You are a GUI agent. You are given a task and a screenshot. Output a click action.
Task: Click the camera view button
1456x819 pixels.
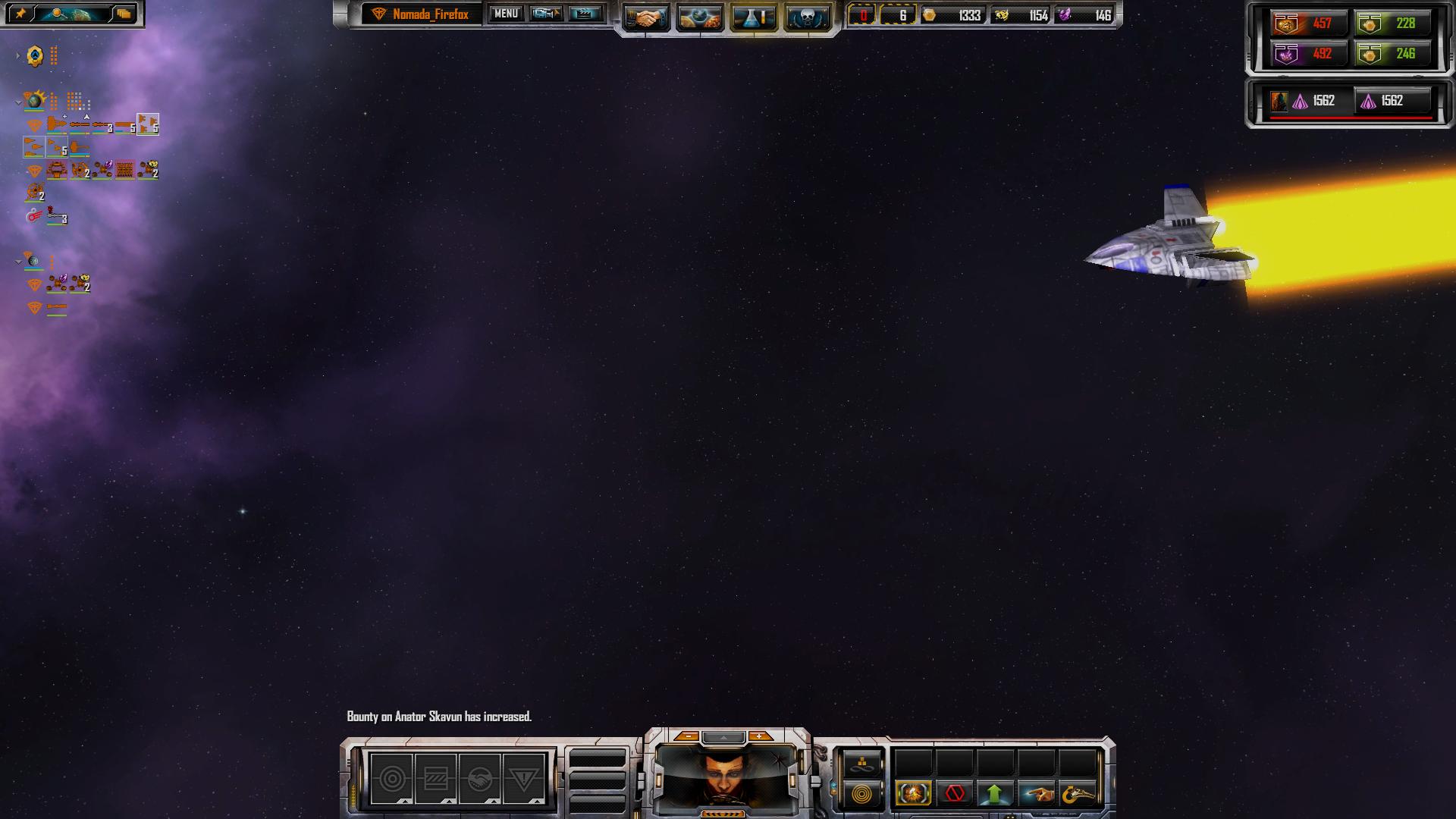(545, 14)
